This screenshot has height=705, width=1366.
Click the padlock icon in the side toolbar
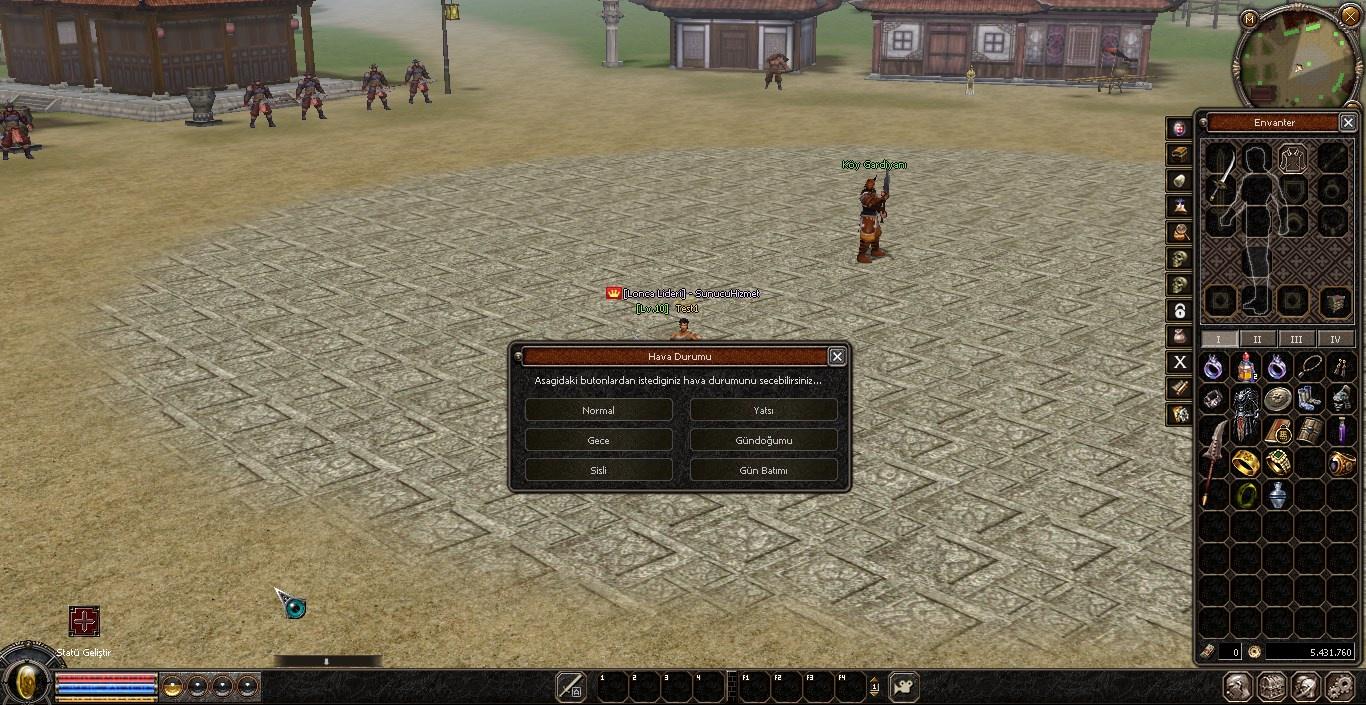click(1180, 310)
